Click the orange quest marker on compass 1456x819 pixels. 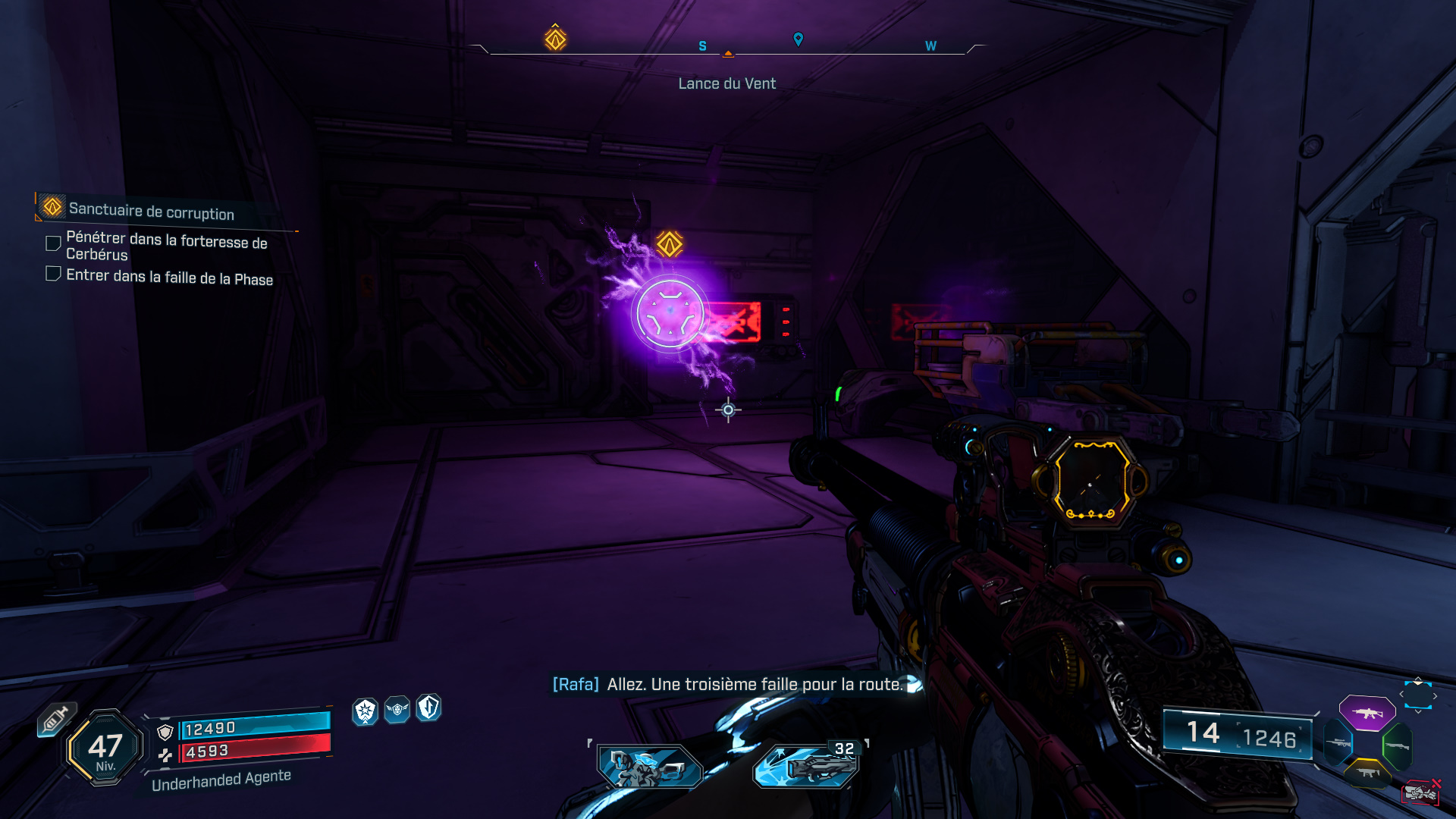(555, 39)
